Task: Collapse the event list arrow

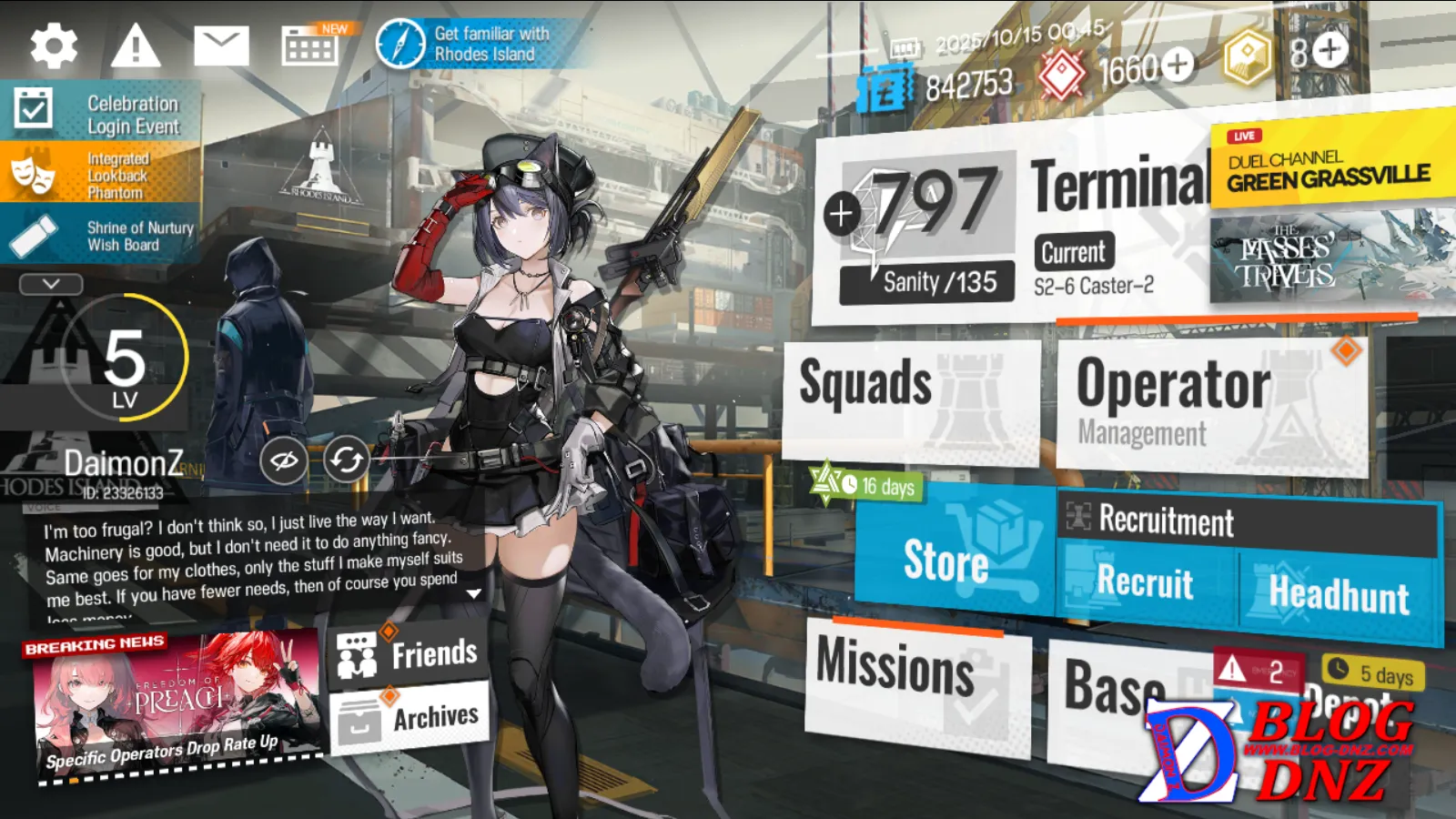Action: (x=51, y=284)
